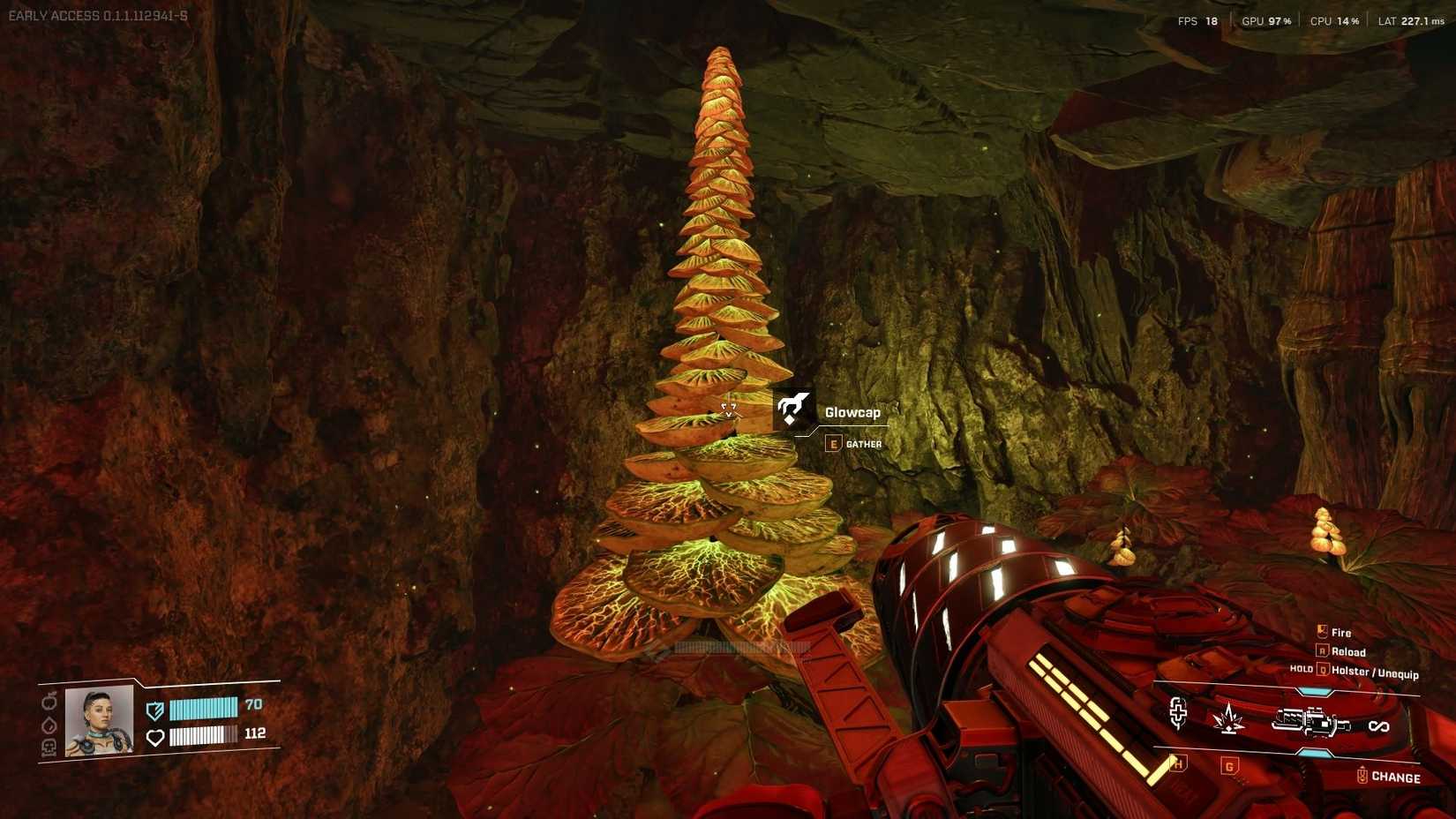This screenshot has height=819, width=1456.
Task: Click the cyan shield bar showing 70
Action: [205, 708]
